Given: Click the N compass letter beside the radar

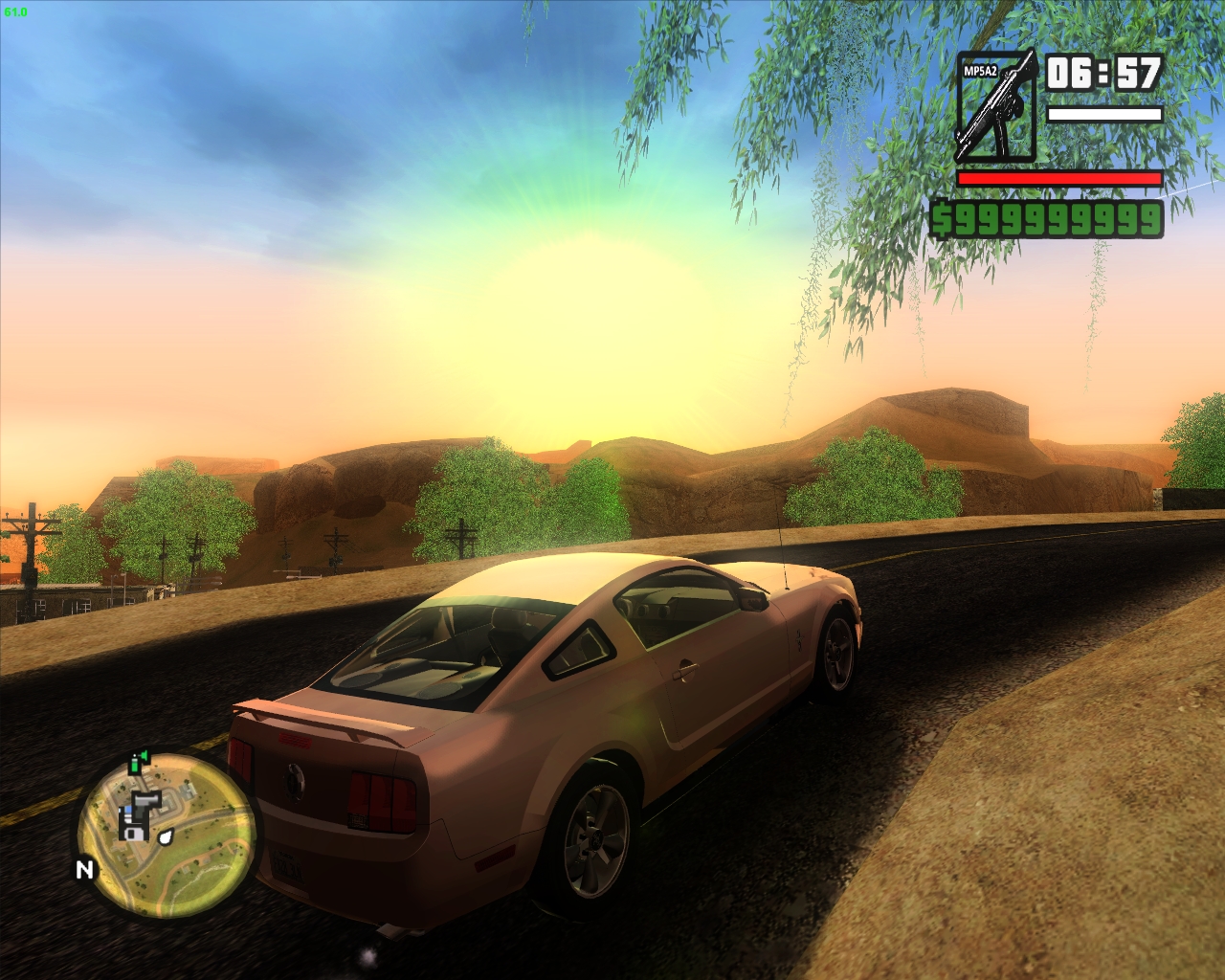Looking at the screenshot, I should 84,868.
